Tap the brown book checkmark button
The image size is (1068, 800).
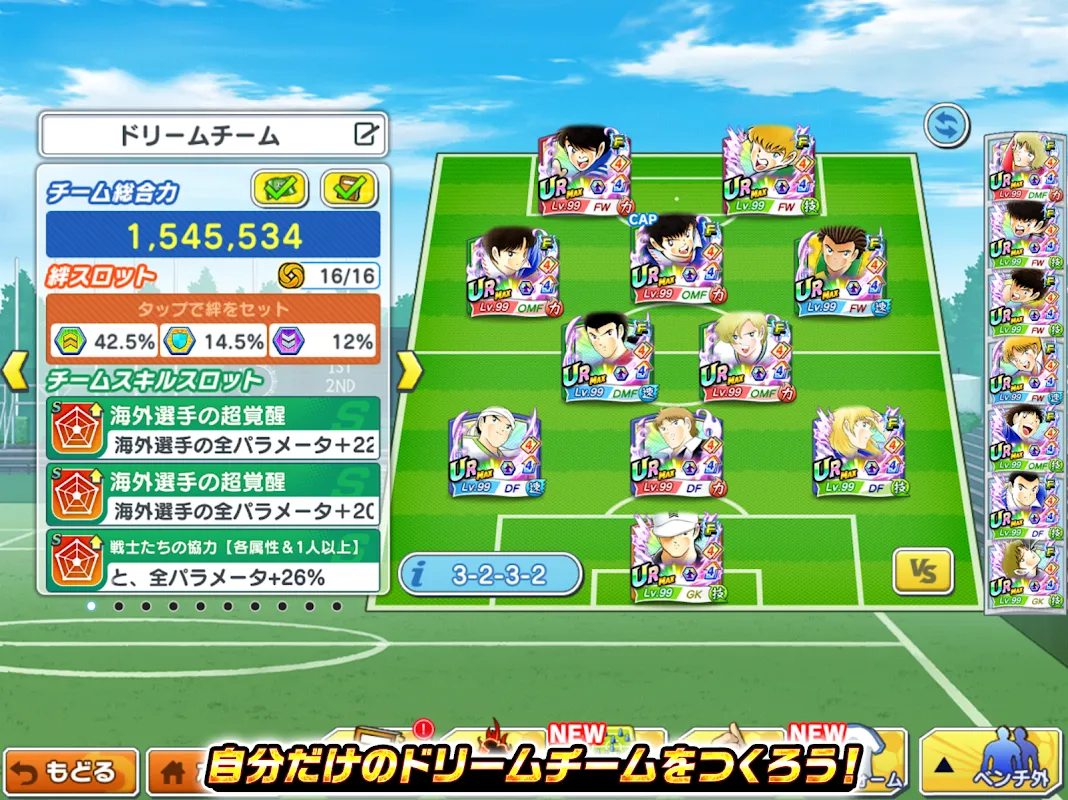(x=349, y=187)
